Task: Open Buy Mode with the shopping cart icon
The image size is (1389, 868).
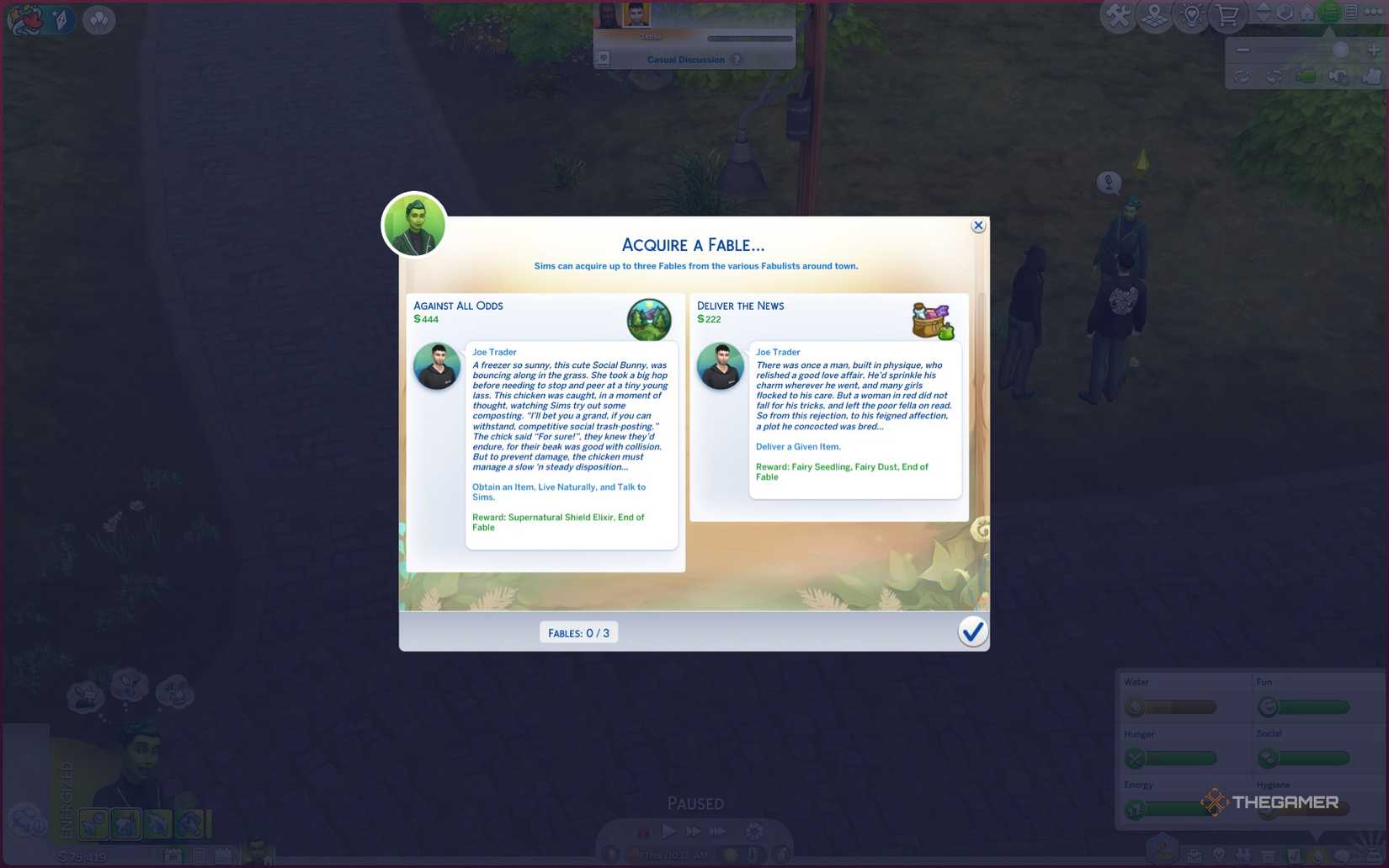Action: 1227,13
